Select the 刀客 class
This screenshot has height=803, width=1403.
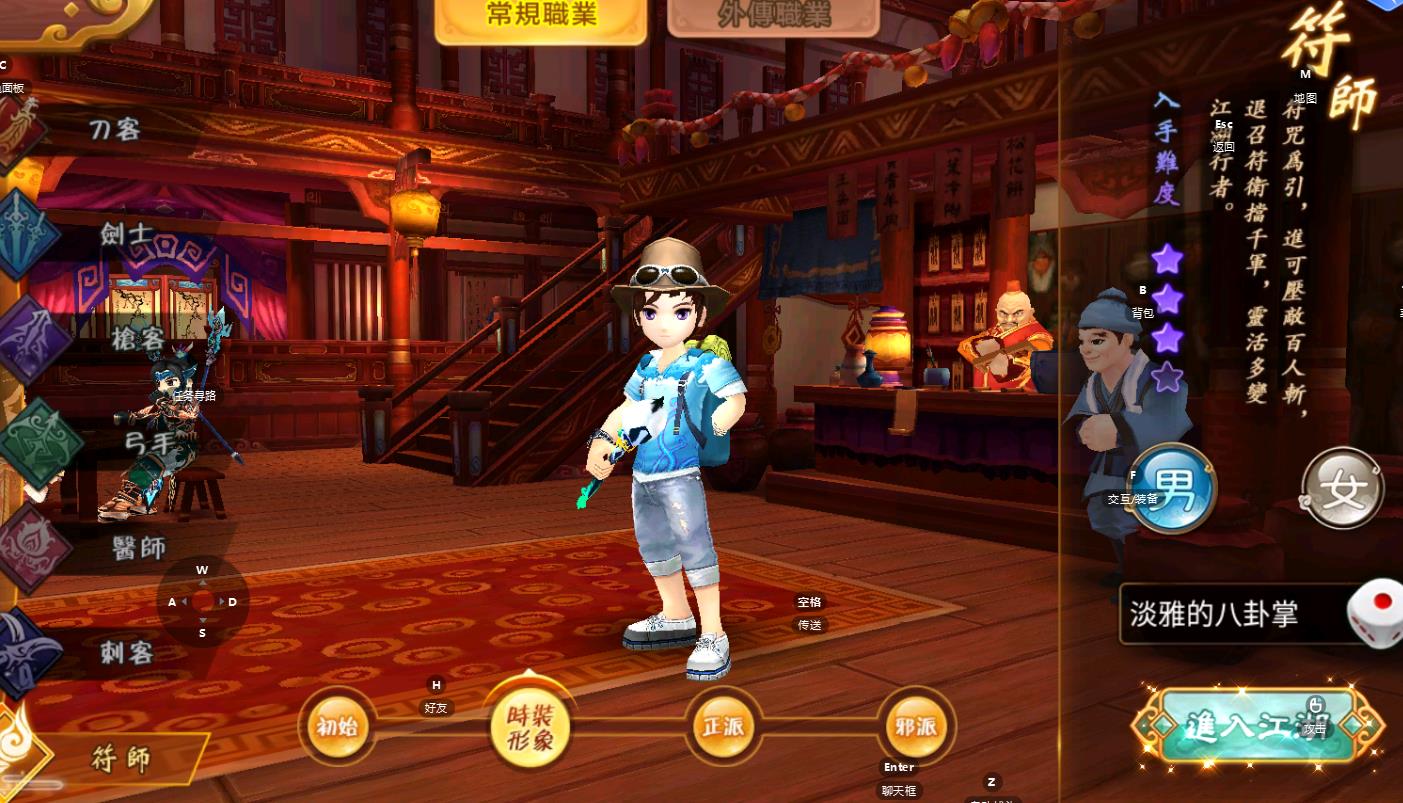[x=113, y=129]
